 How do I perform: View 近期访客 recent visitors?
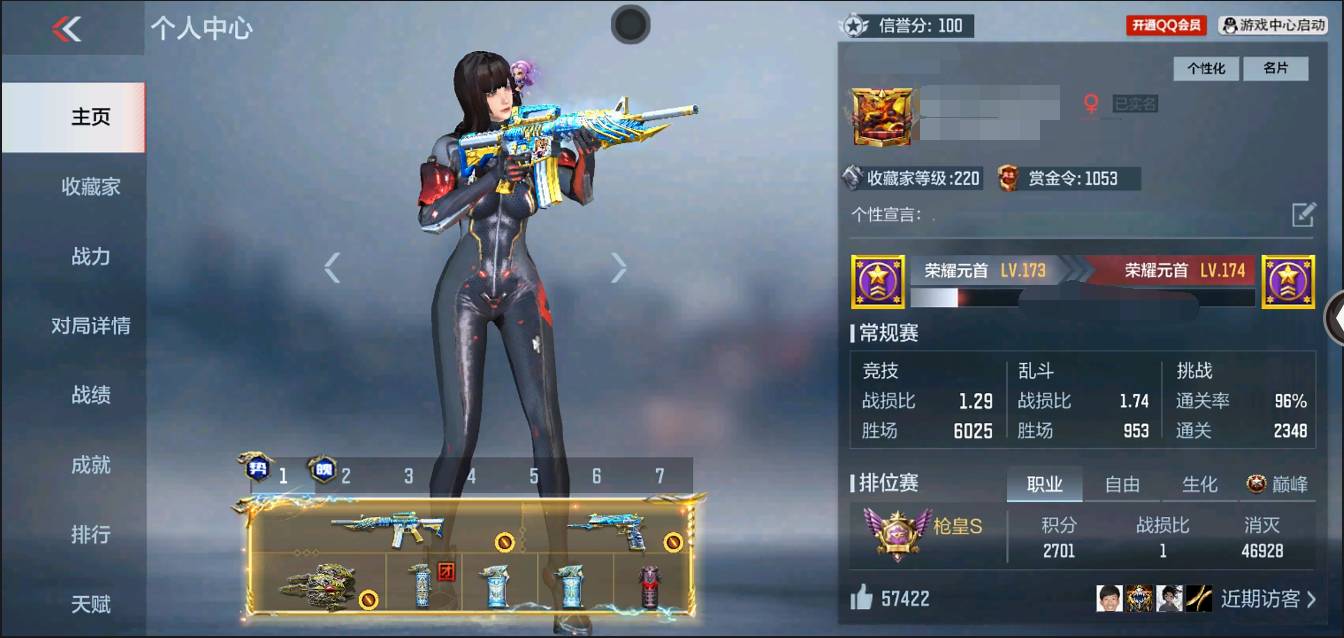click(1267, 599)
